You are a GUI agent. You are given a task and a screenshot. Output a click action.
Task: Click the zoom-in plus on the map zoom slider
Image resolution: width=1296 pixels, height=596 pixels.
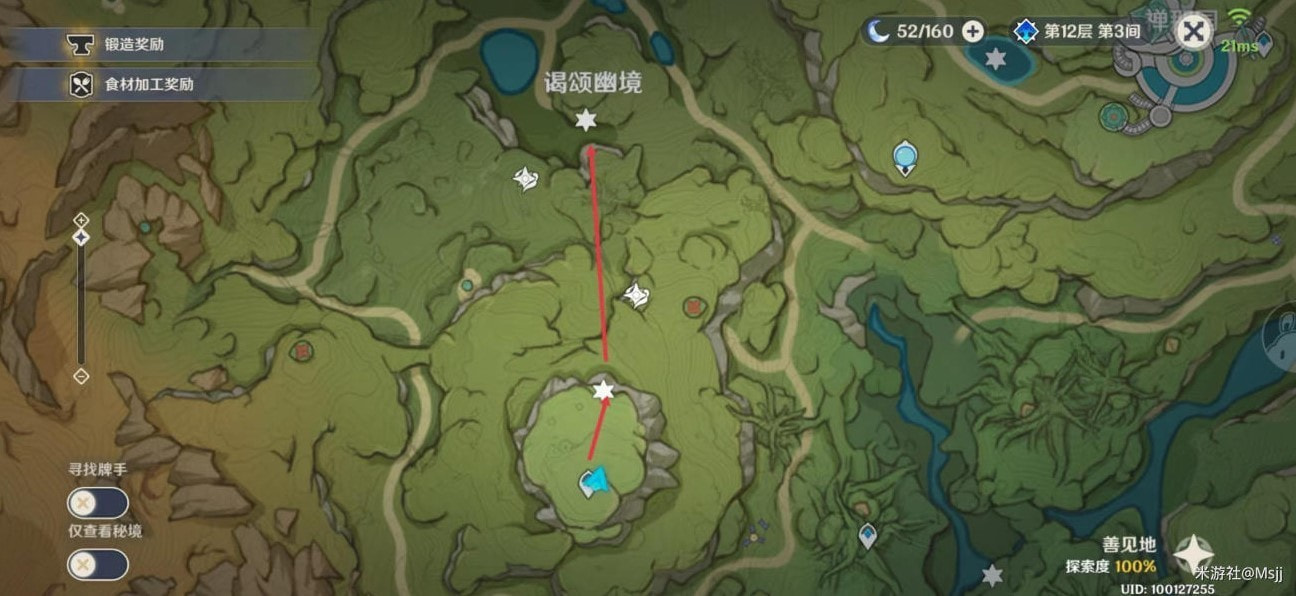tap(82, 219)
